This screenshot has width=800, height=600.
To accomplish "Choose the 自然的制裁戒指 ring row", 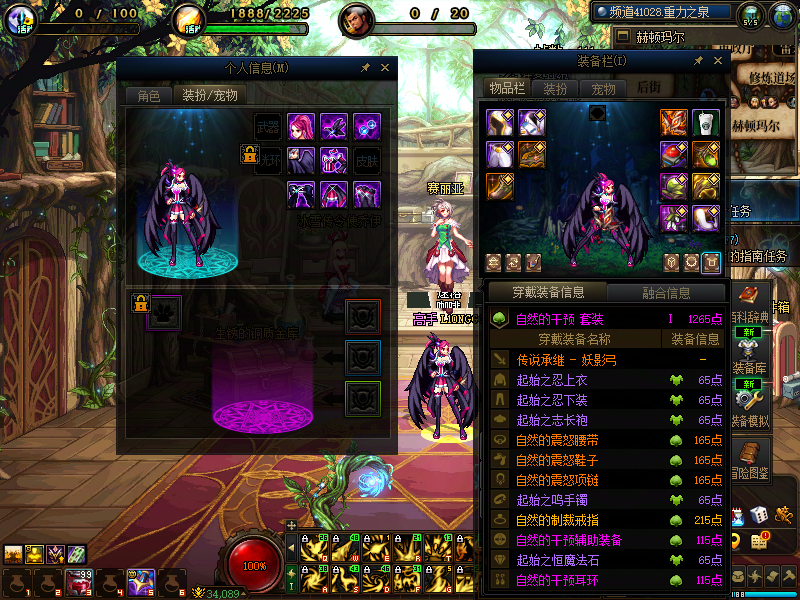I will (572, 520).
